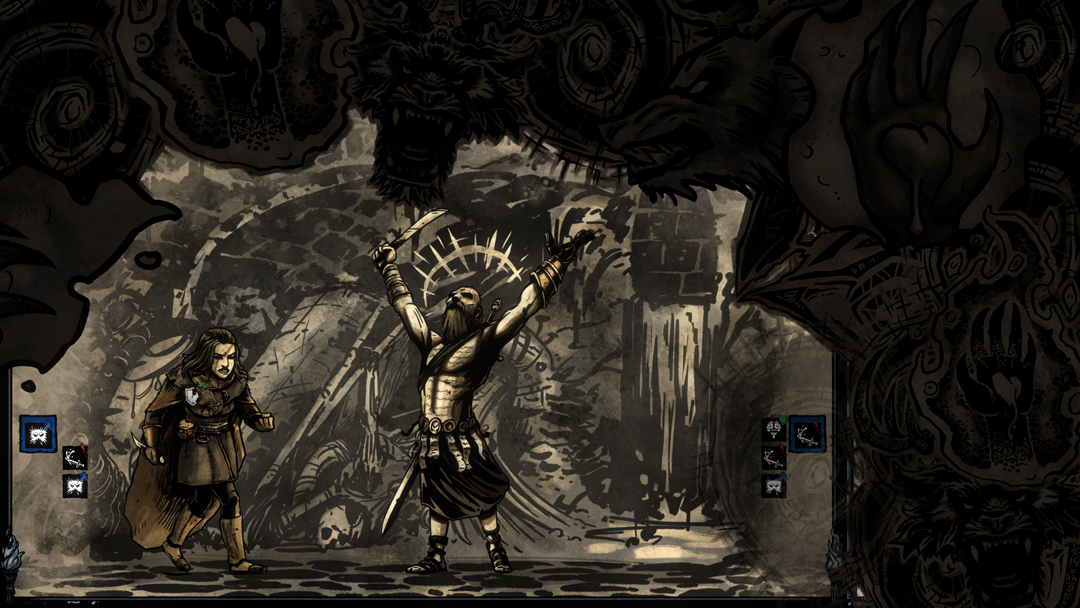Choose the small sword icon beneath the brain icon
The height and width of the screenshot is (608, 1080).
[773, 458]
